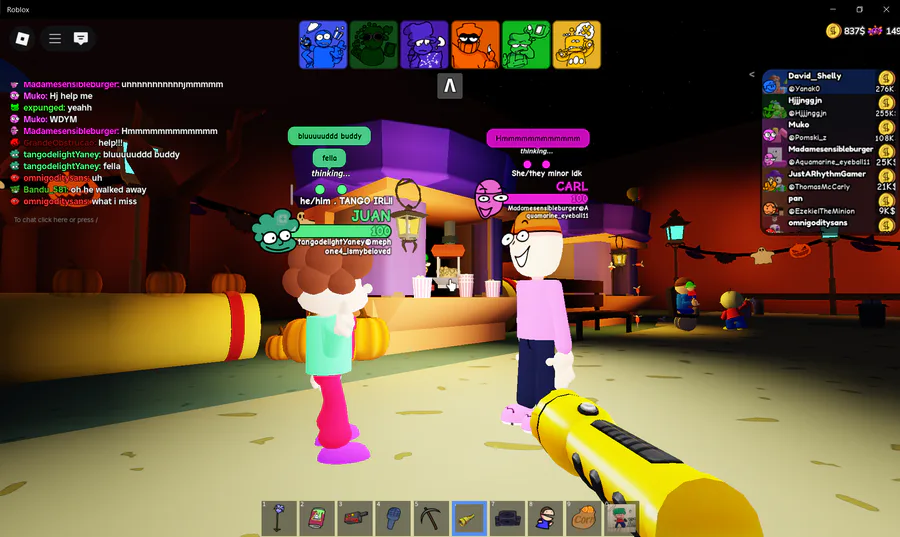Maximize the Roblox window
This screenshot has height=537, width=900.
click(859, 9)
